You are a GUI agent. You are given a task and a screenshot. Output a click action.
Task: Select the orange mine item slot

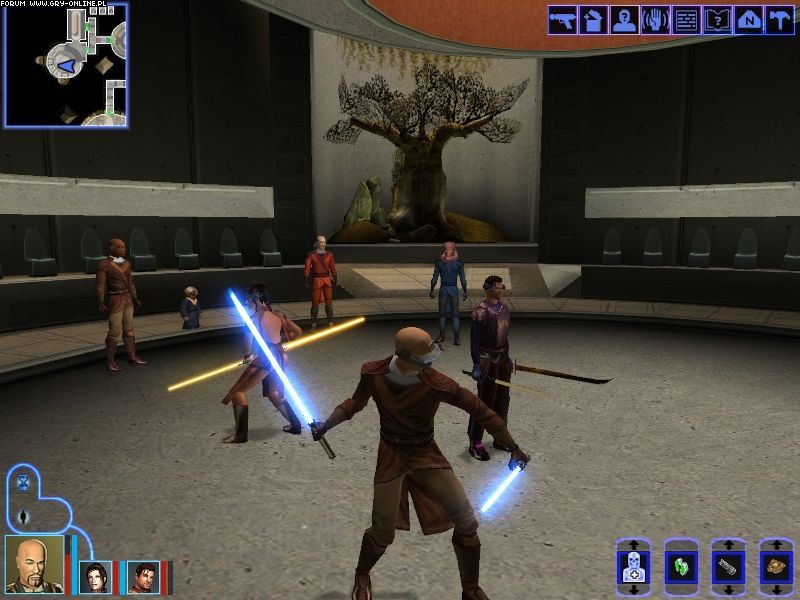point(775,568)
